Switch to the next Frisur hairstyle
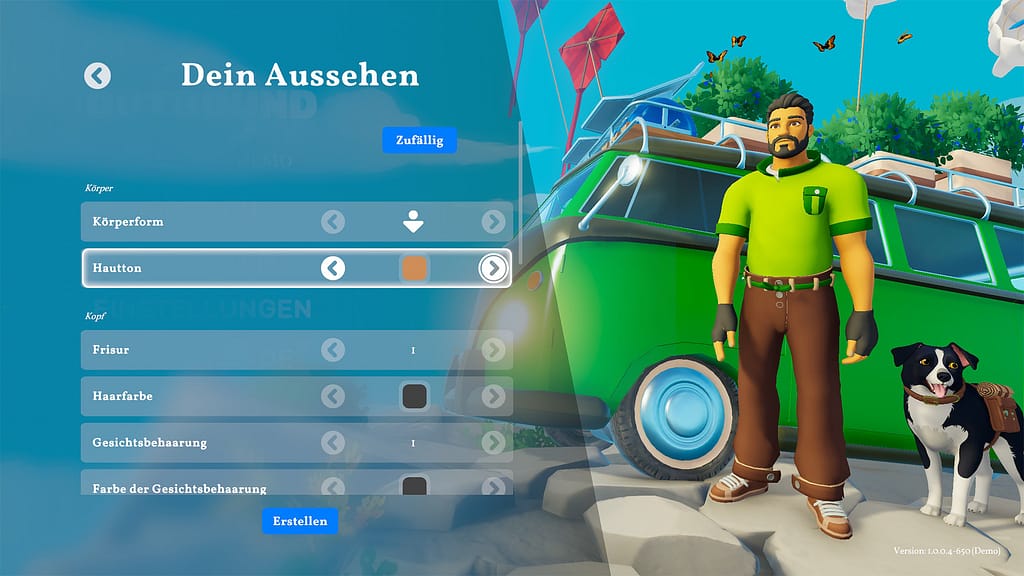 493,350
